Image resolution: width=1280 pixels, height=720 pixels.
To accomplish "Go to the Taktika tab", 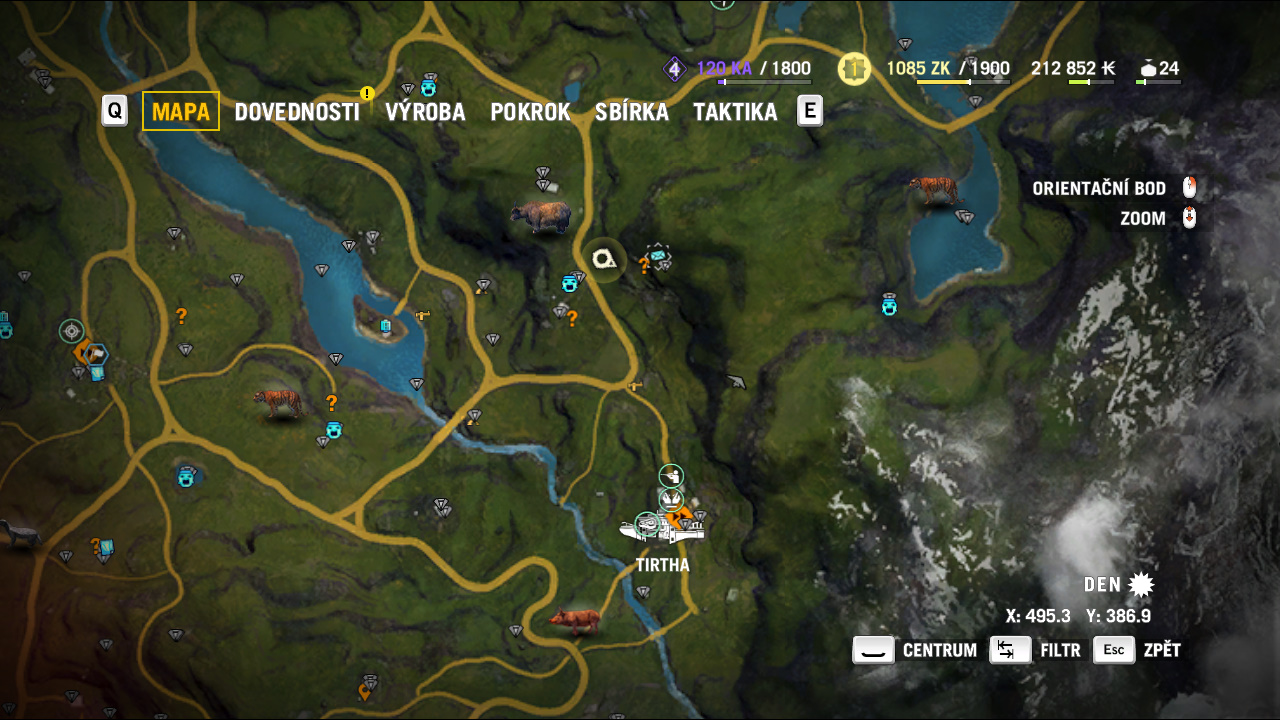I will [x=735, y=112].
